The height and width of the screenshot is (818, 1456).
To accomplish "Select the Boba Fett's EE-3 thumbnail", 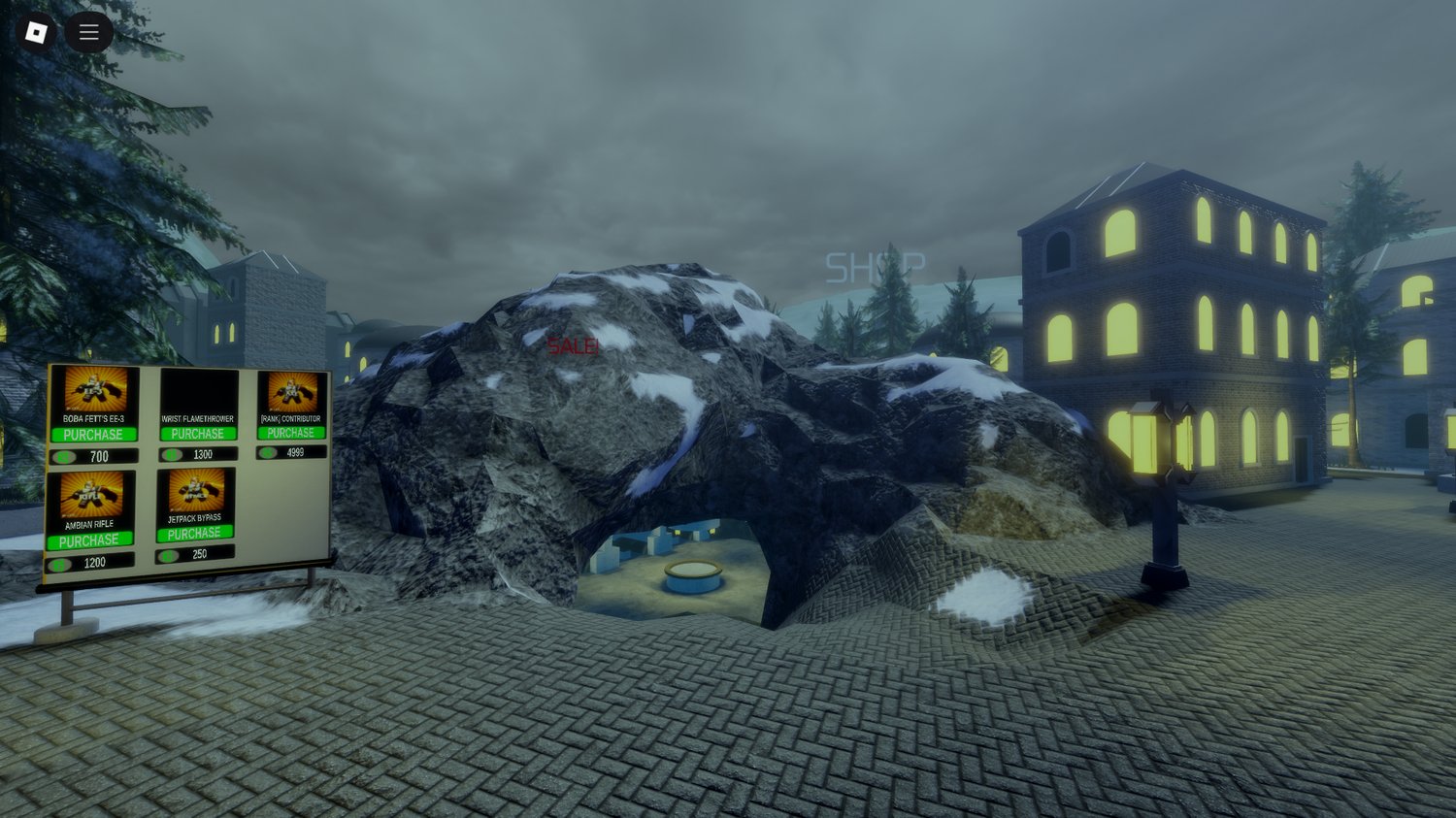I will [x=94, y=389].
